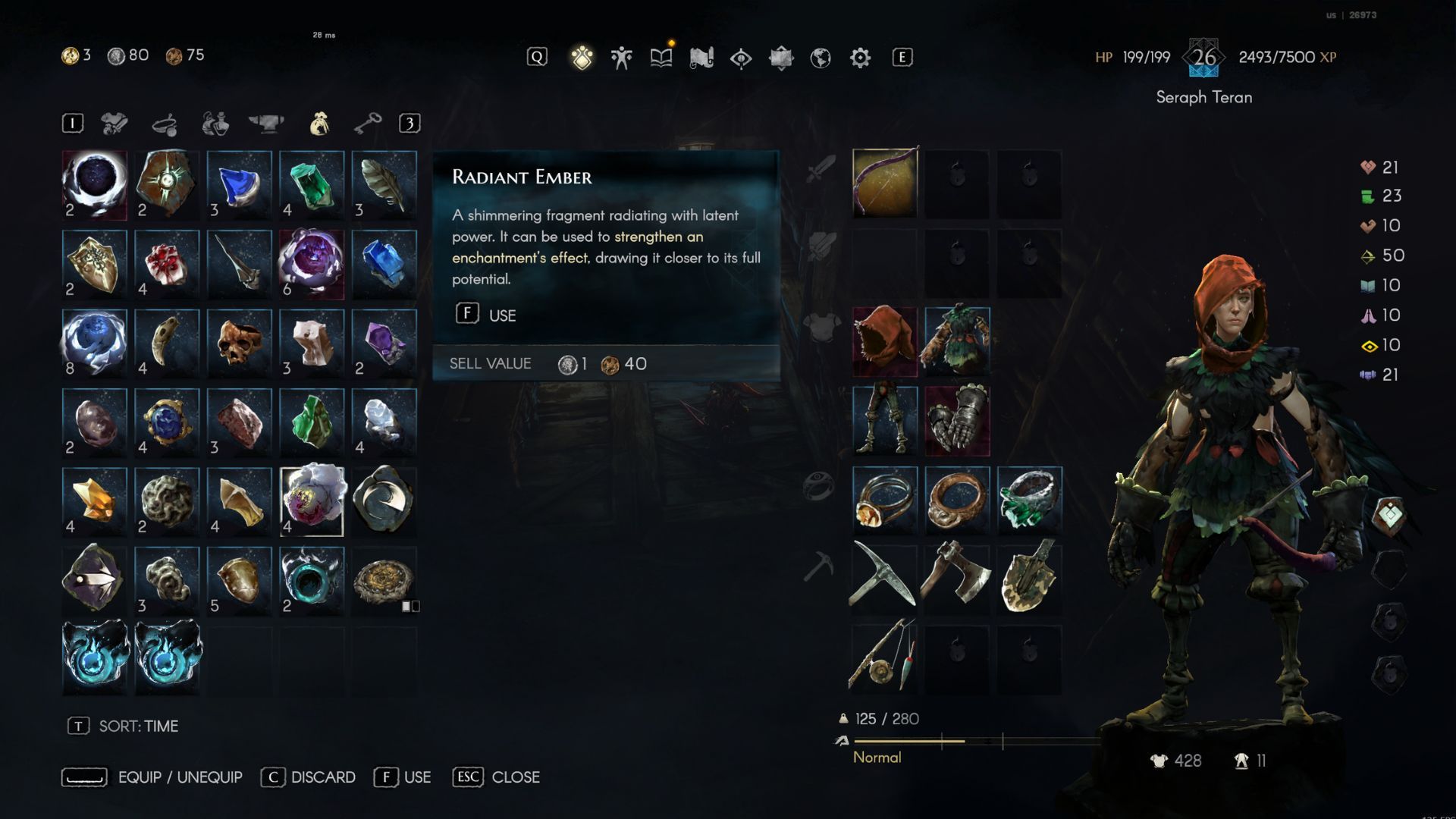Screen dimensions: 1456x819
Task: Select the equipped gauntlets slot
Action: coord(957,421)
